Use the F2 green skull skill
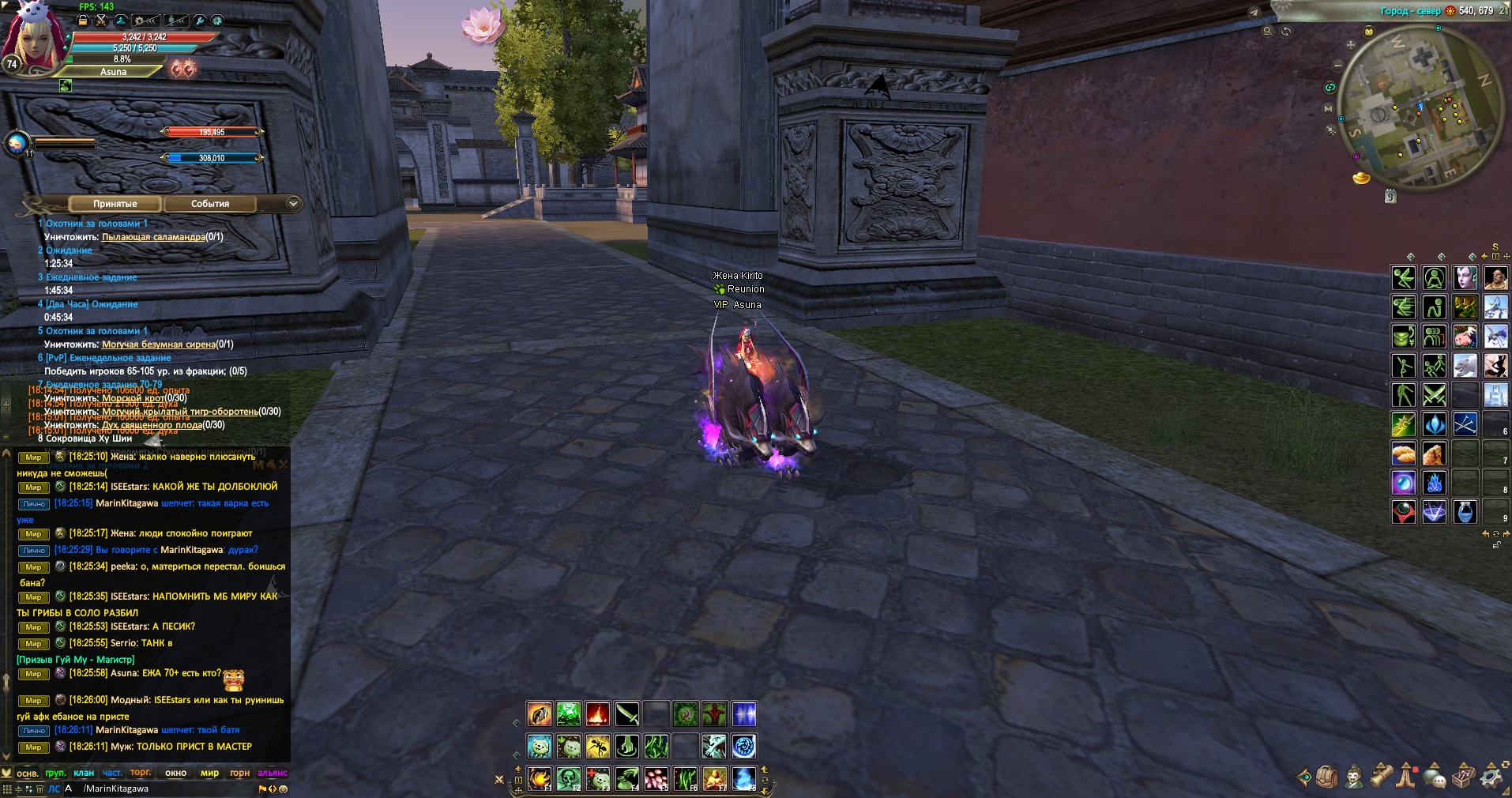Screen dimensions: 1512x798 click(569, 778)
